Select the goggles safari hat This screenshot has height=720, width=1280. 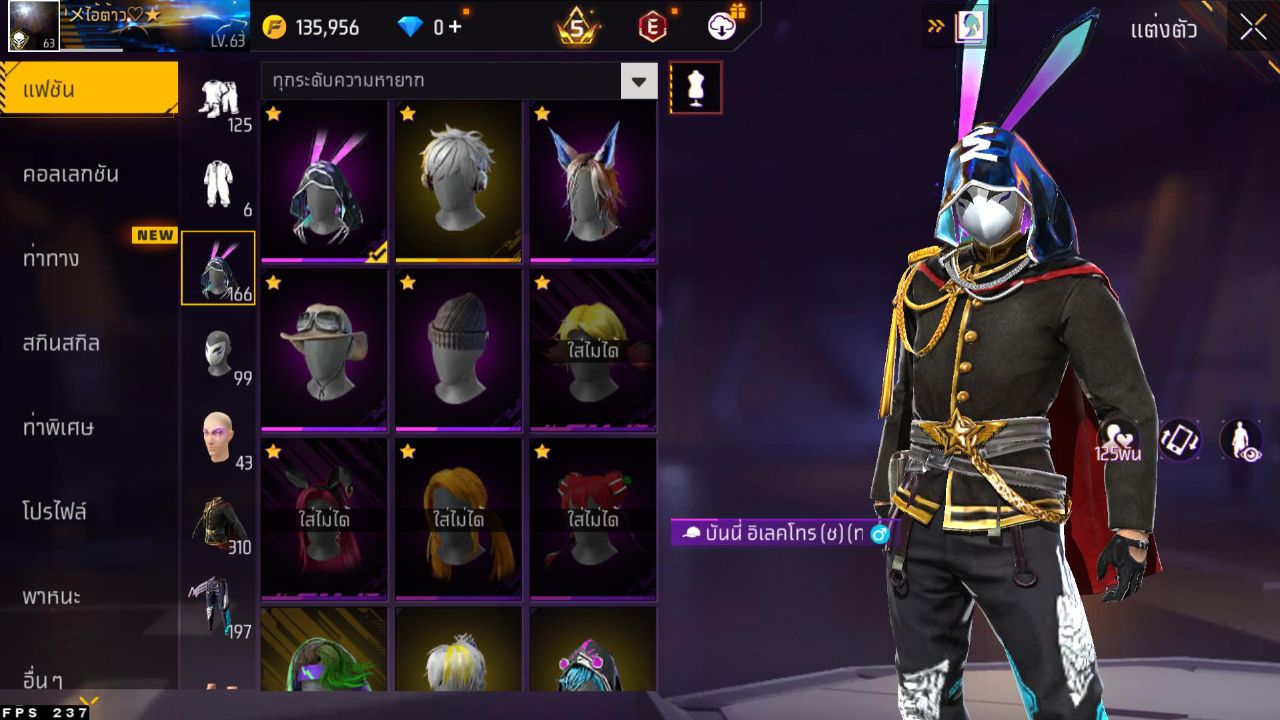click(323, 350)
